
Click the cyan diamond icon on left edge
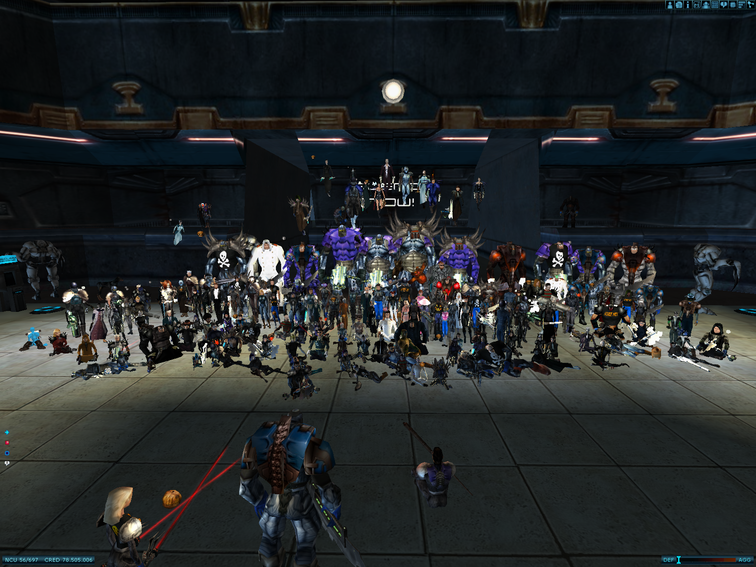tap(7, 432)
